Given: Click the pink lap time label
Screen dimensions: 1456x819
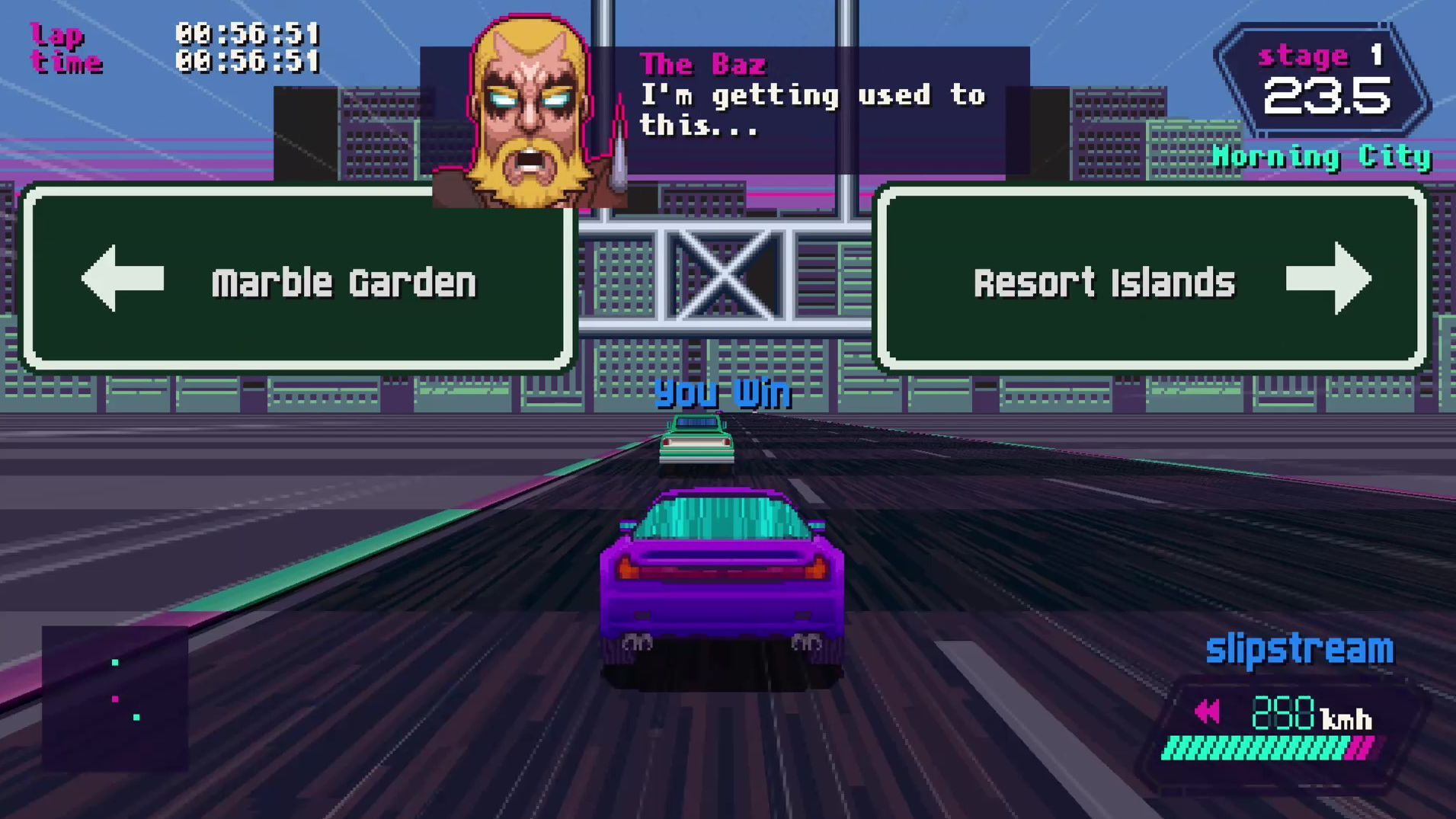Looking at the screenshot, I should tap(67, 47).
